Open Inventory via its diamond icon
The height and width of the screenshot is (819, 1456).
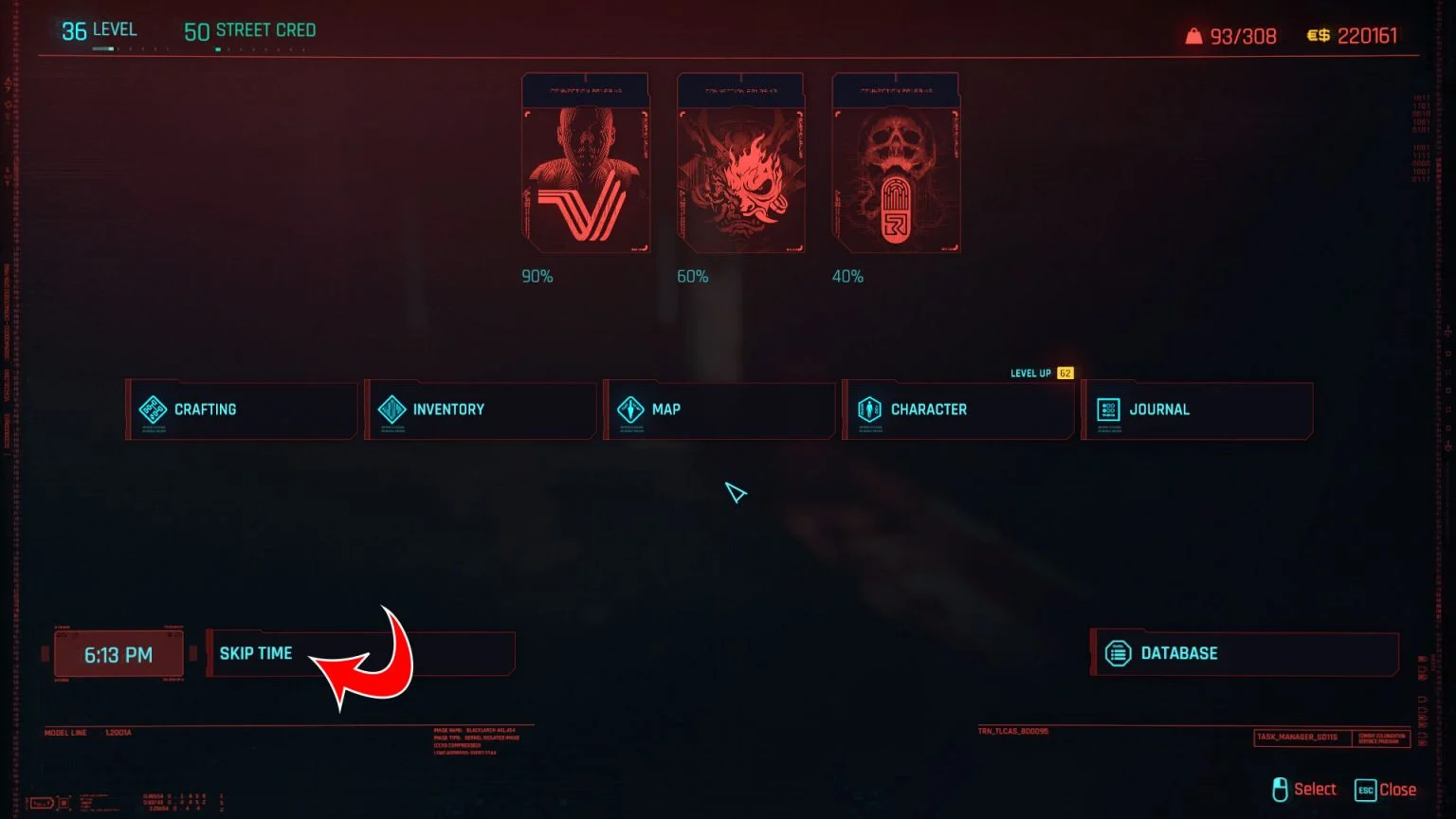391,409
